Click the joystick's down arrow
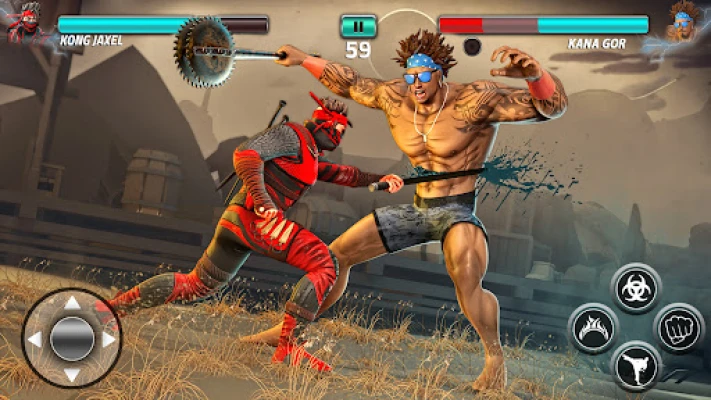The height and width of the screenshot is (400, 711). coord(71,374)
